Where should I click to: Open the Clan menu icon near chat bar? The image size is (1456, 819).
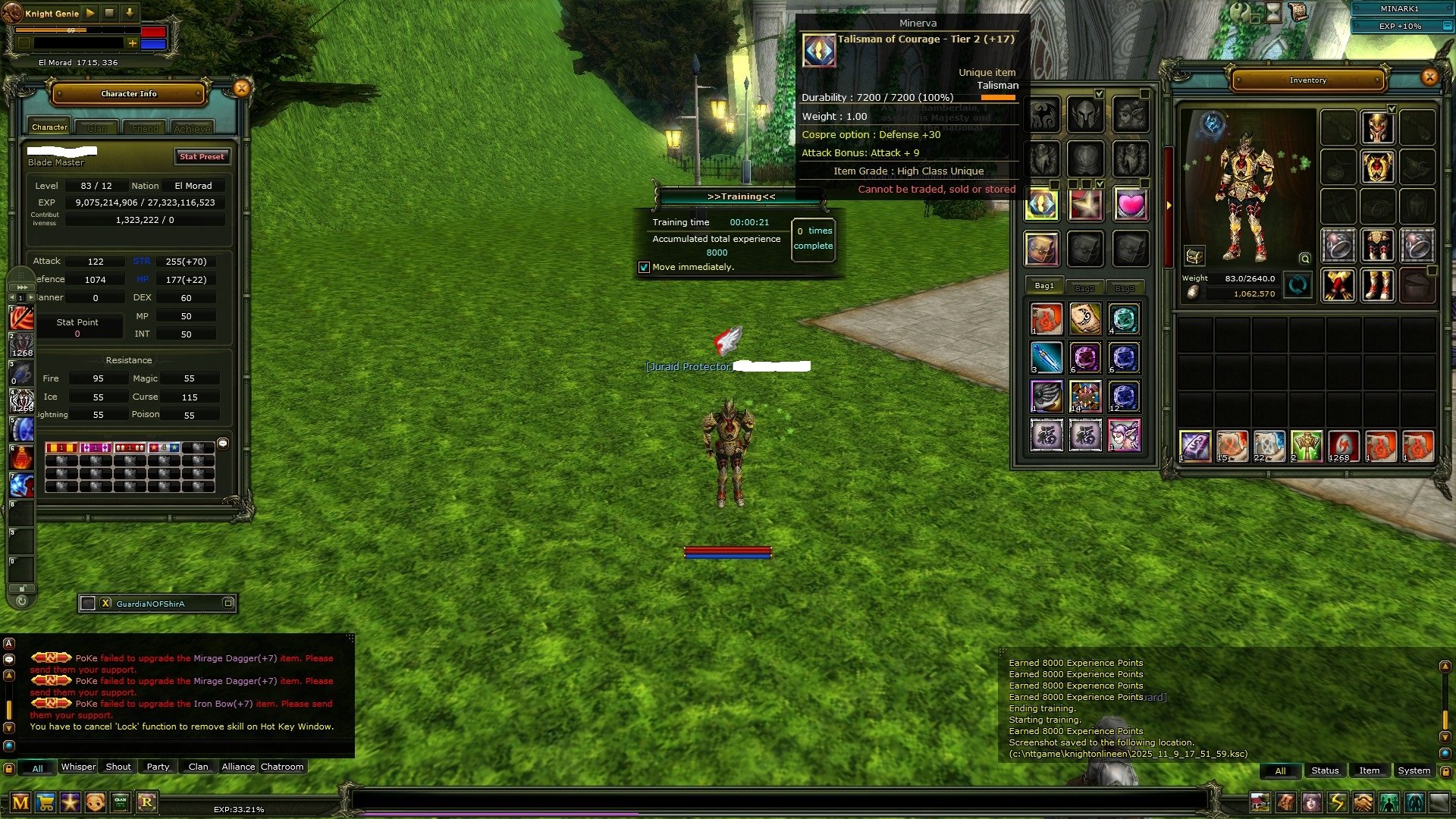119,802
